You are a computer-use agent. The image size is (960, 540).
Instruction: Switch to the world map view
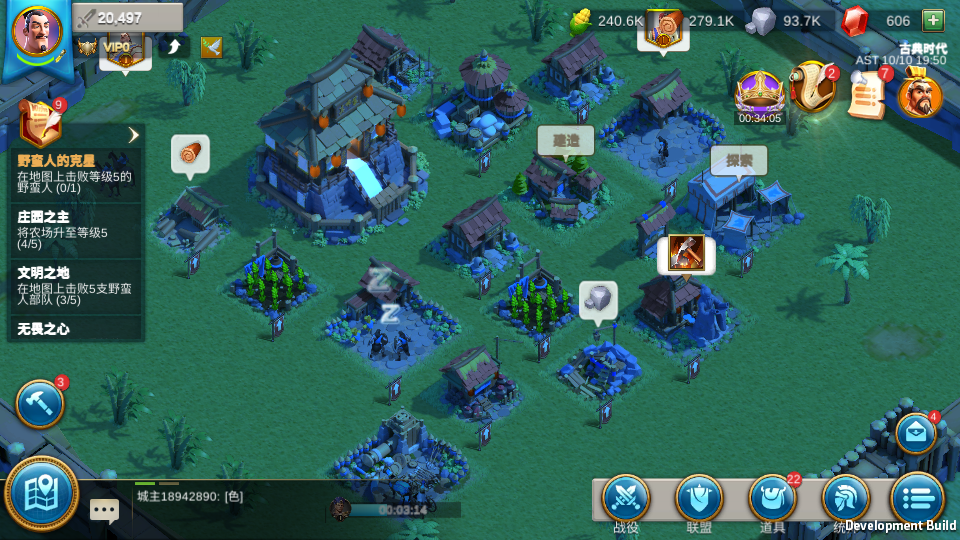tap(43, 492)
